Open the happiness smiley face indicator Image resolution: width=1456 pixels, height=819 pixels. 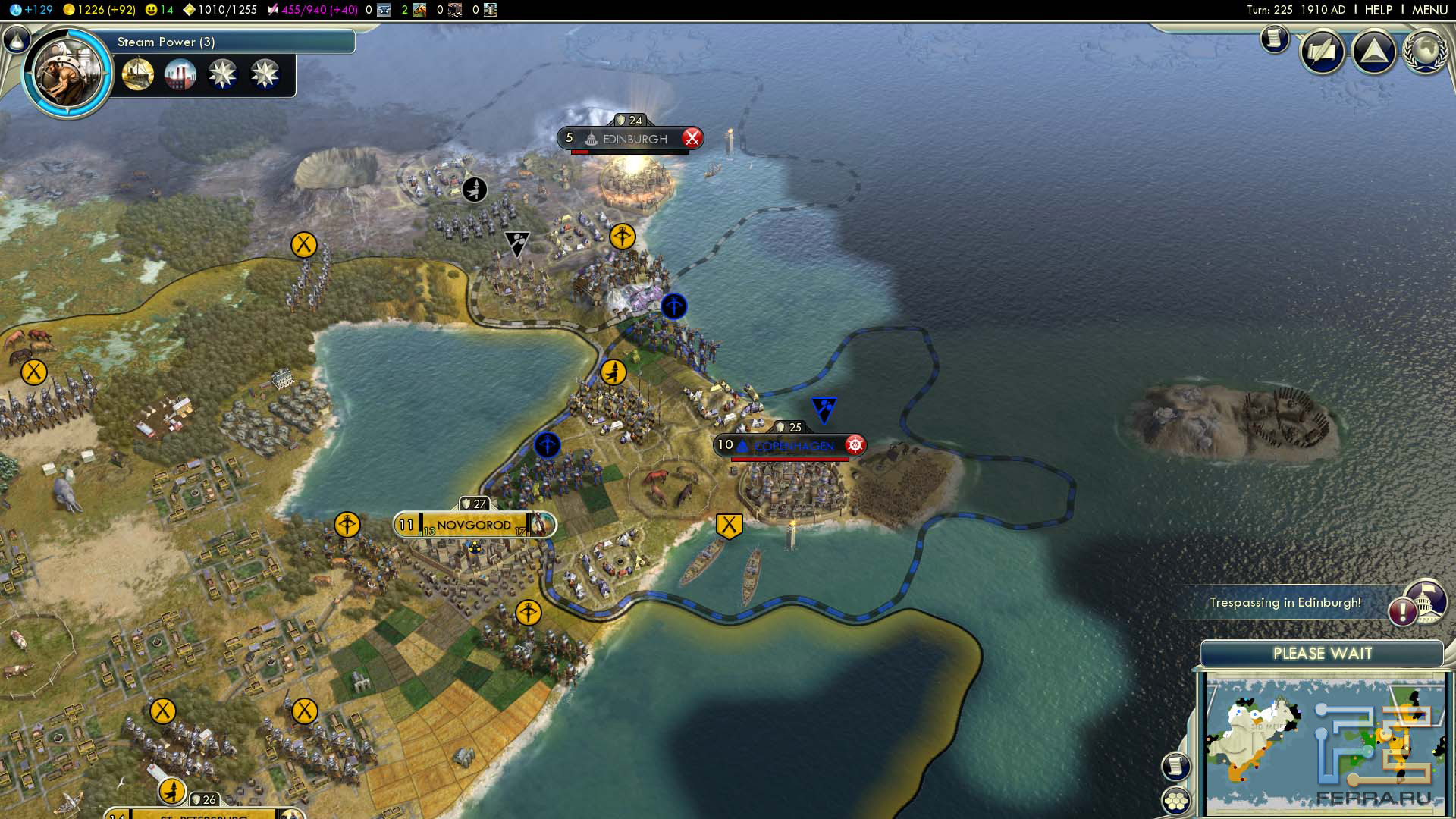pos(152,10)
